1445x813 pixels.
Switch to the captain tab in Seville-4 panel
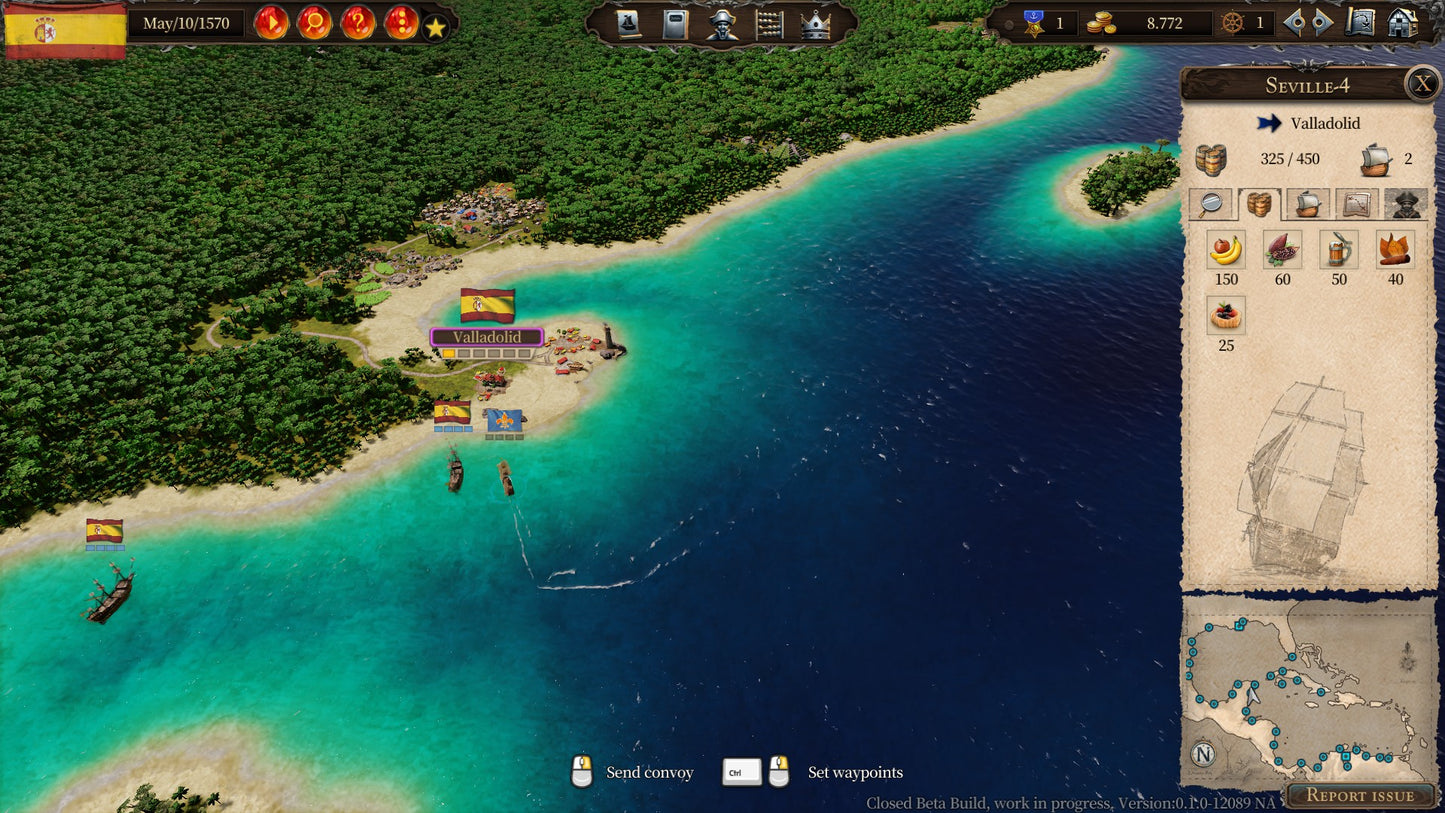point(1405,205)
